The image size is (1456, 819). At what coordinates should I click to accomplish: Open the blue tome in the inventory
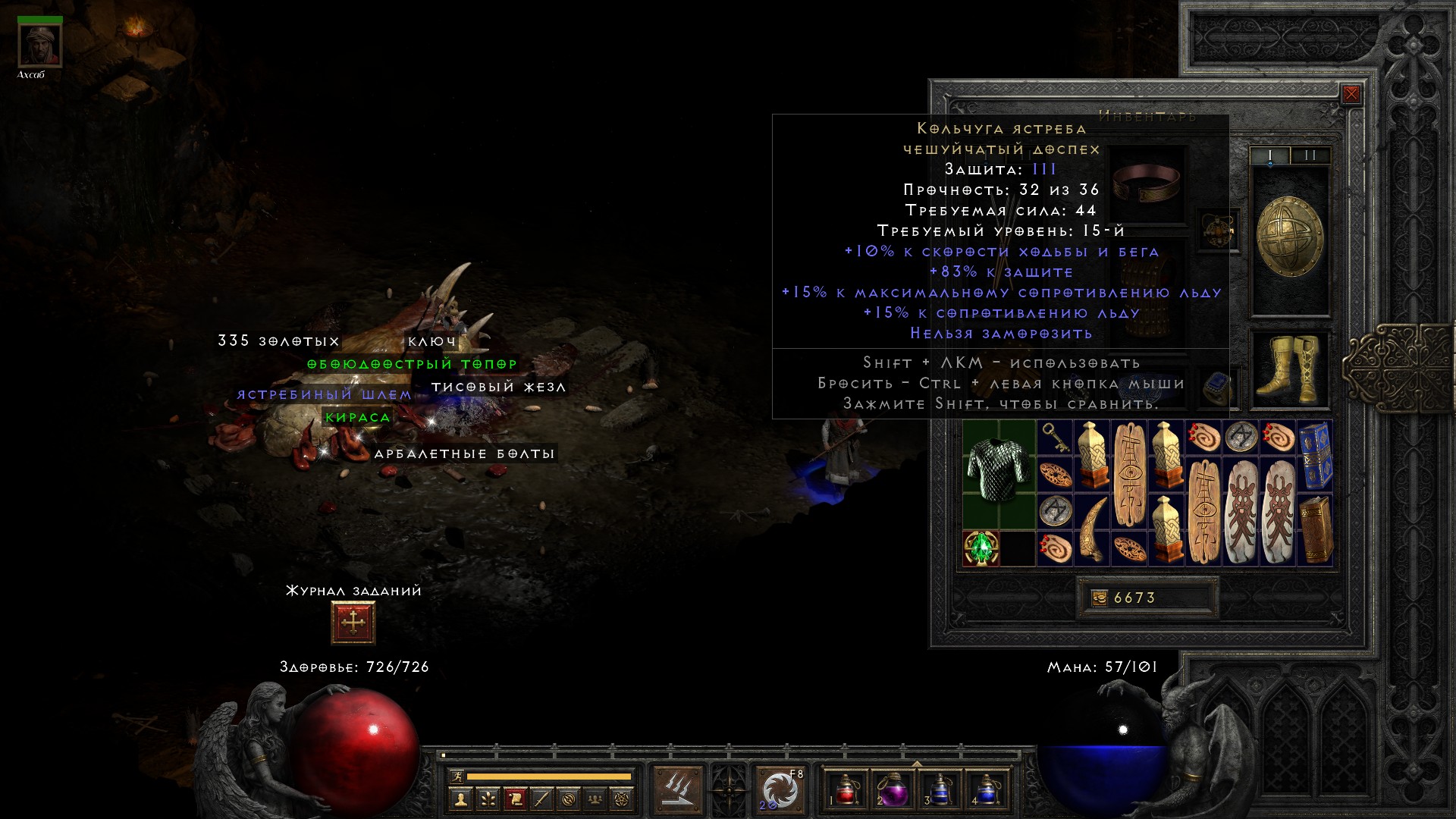click(1315, 457)
